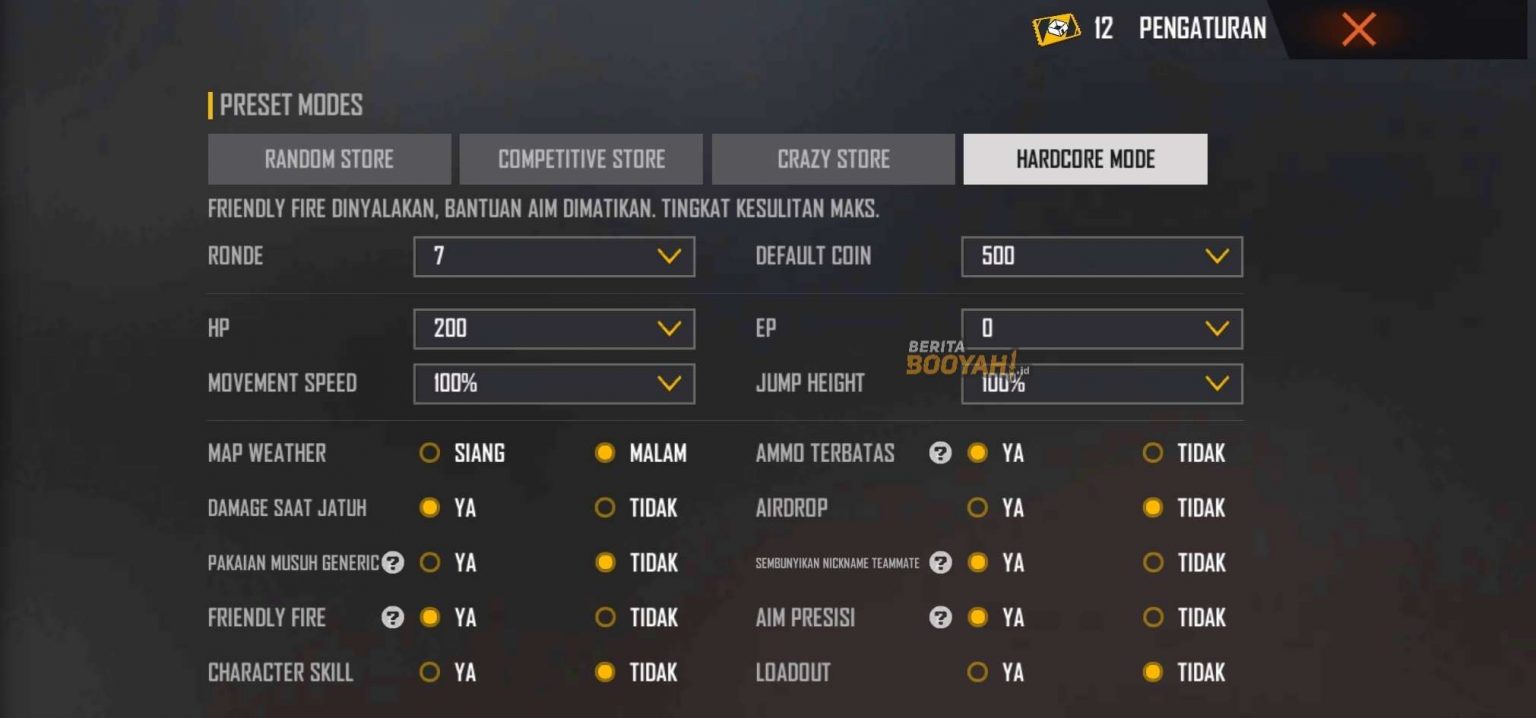Show help for Pakaian Musuh Generic

pos(393,563)
